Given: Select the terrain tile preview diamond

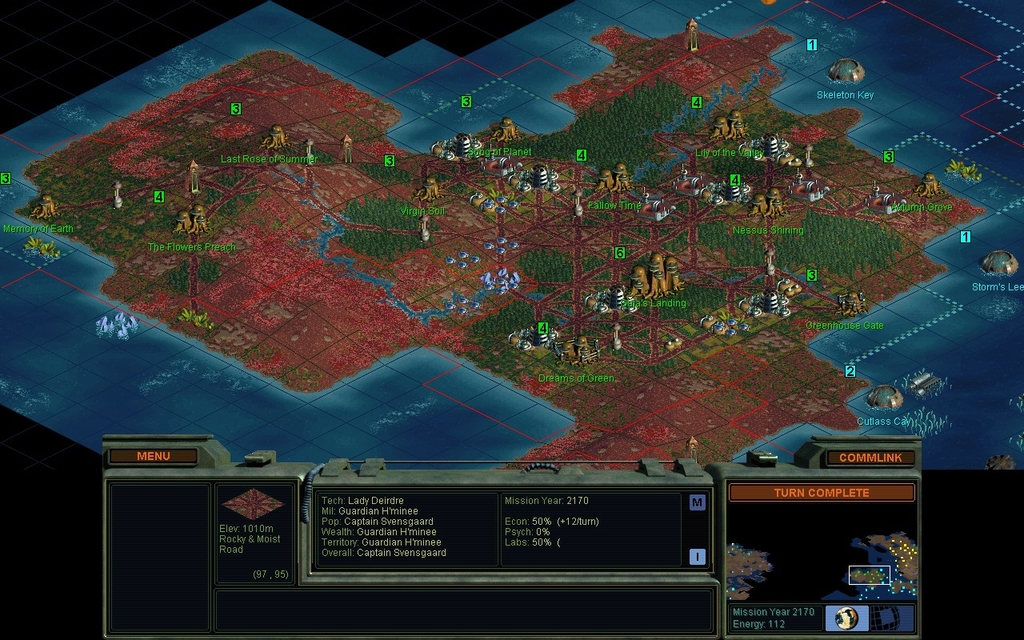Looking at the screenshot, I should tap(252, 504).
